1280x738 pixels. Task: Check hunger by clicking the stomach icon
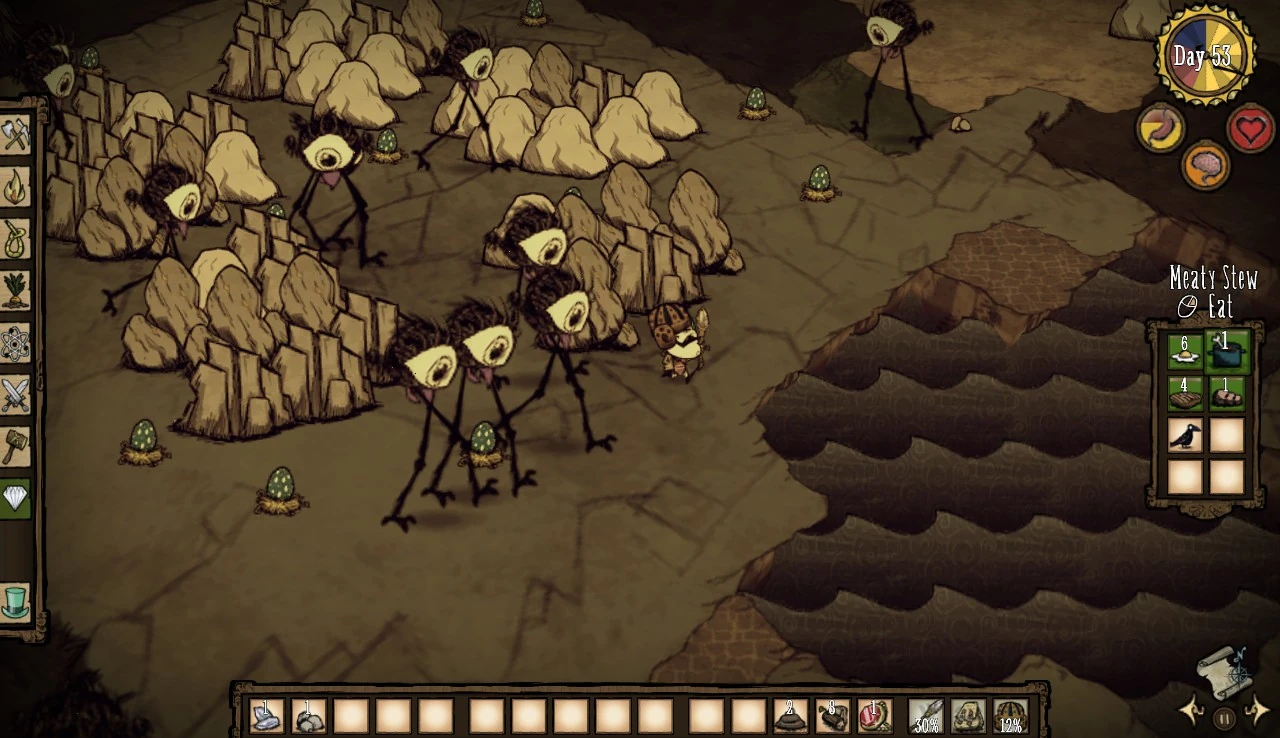tap(1160, 129)
